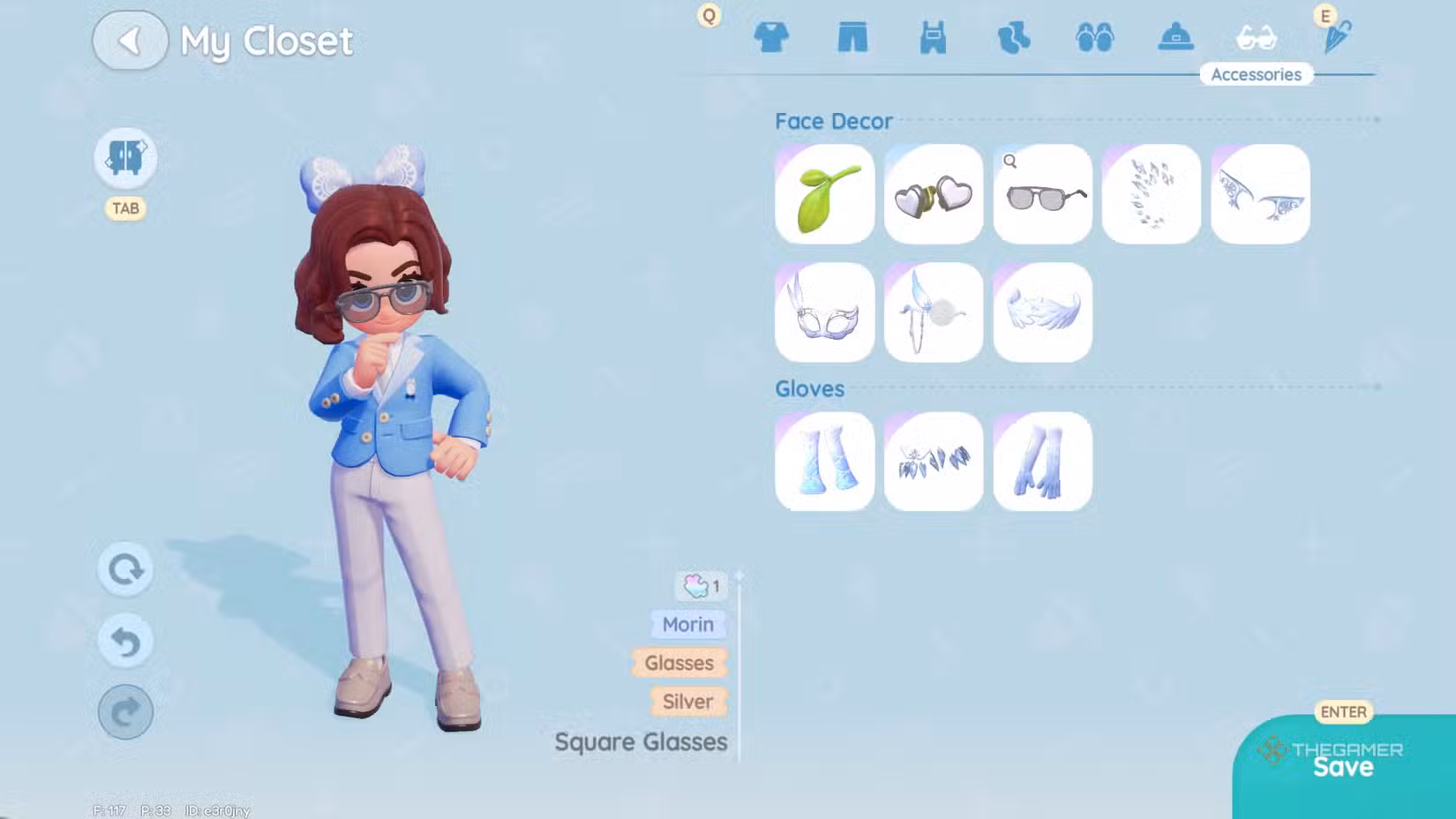Open the overalls category tab
This screenshot has width=1456, height=819.
point(933,38)
